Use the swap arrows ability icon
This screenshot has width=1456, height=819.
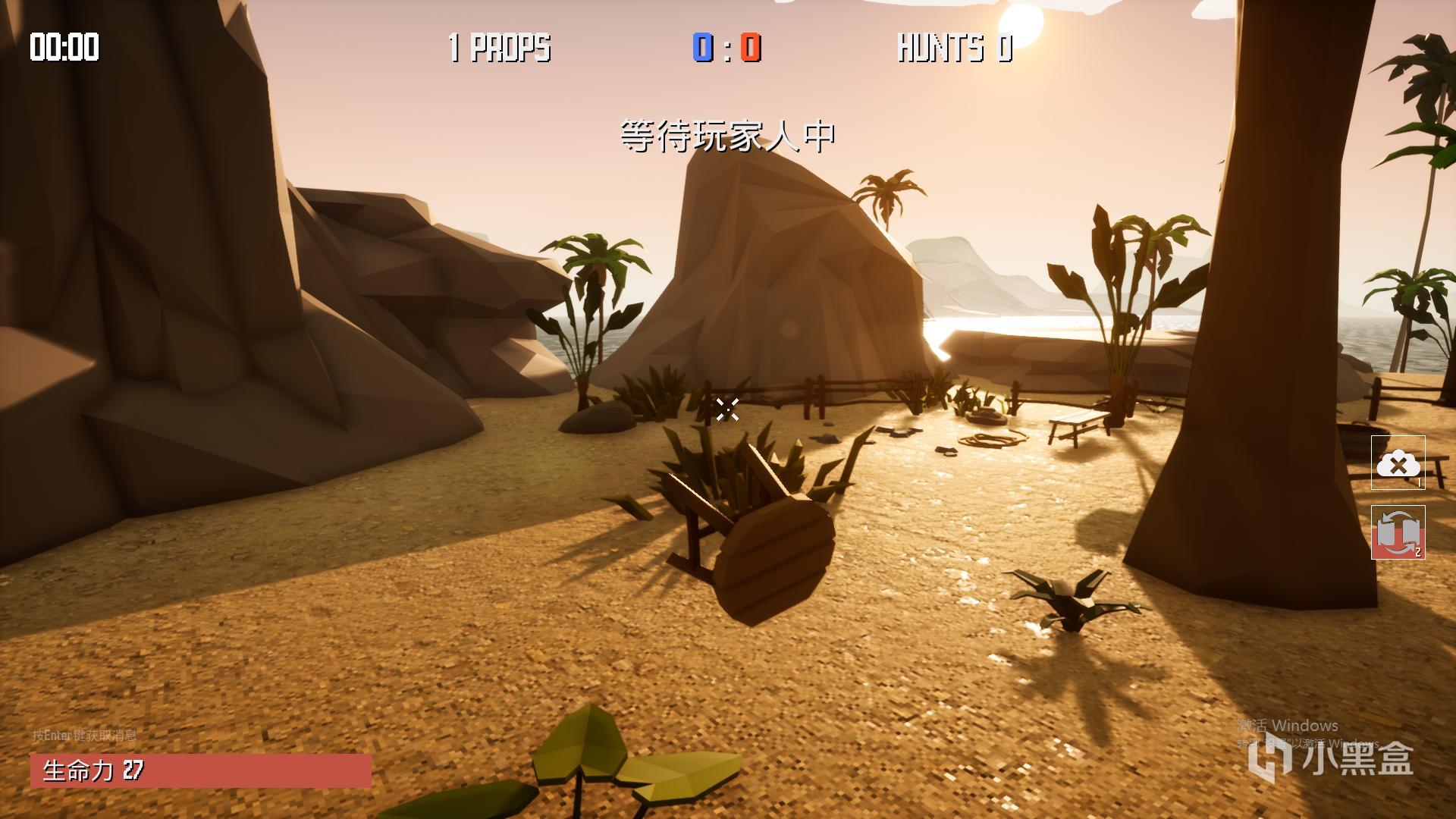[x=1398, y=532]
